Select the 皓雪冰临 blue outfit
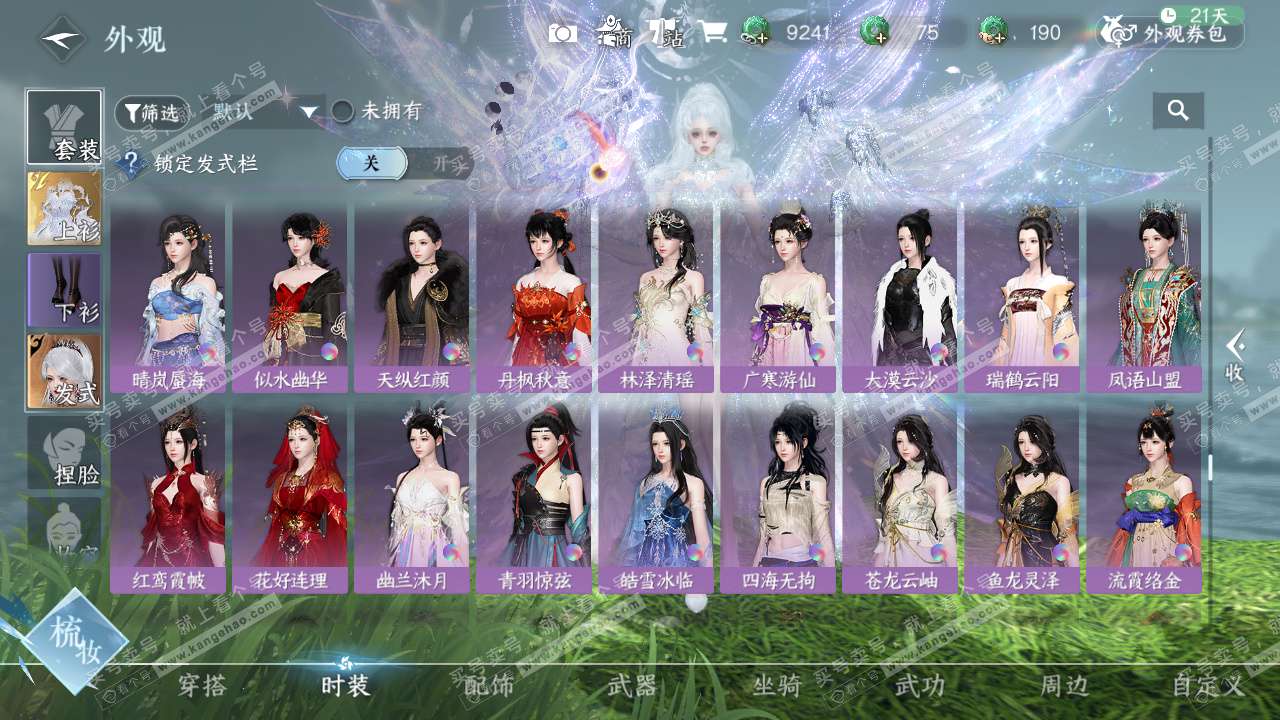 pos(656,499)
